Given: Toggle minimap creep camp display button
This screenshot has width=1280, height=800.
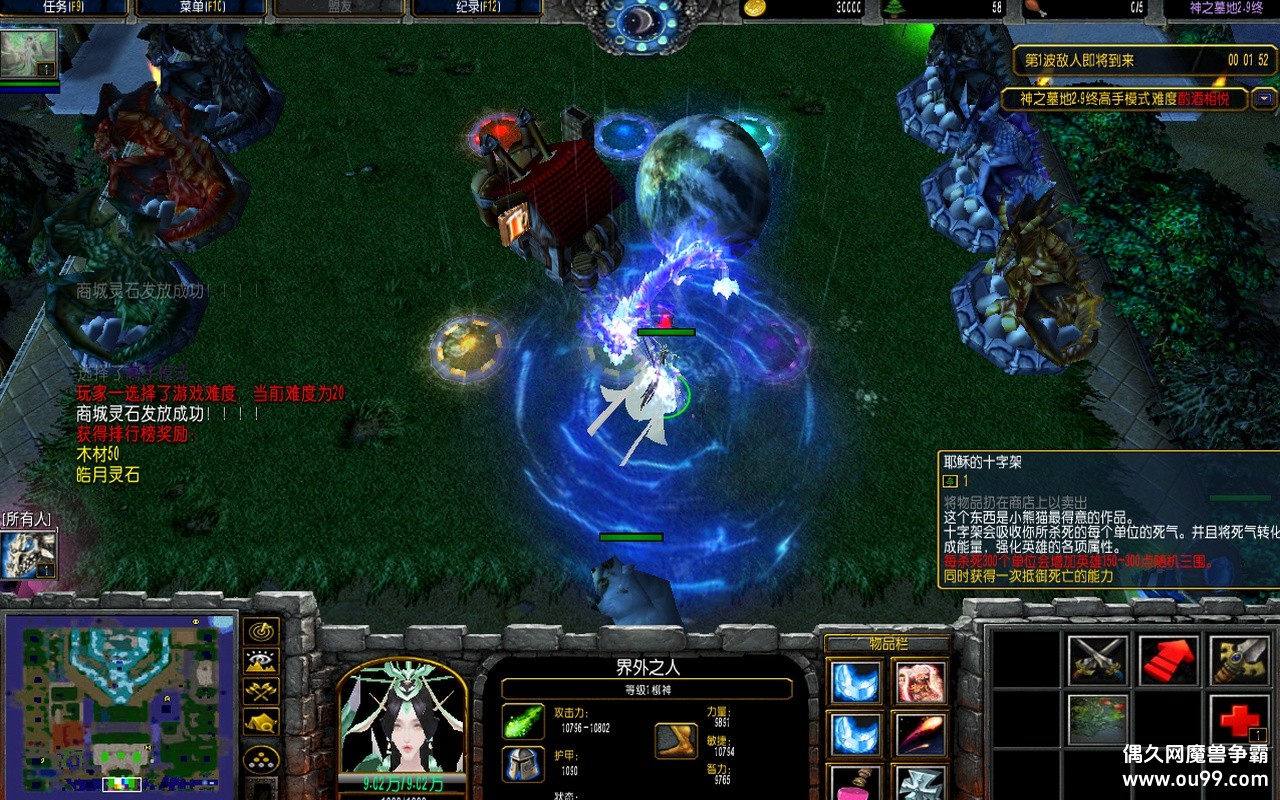Looking at the screenshot, I should (261, 721).
